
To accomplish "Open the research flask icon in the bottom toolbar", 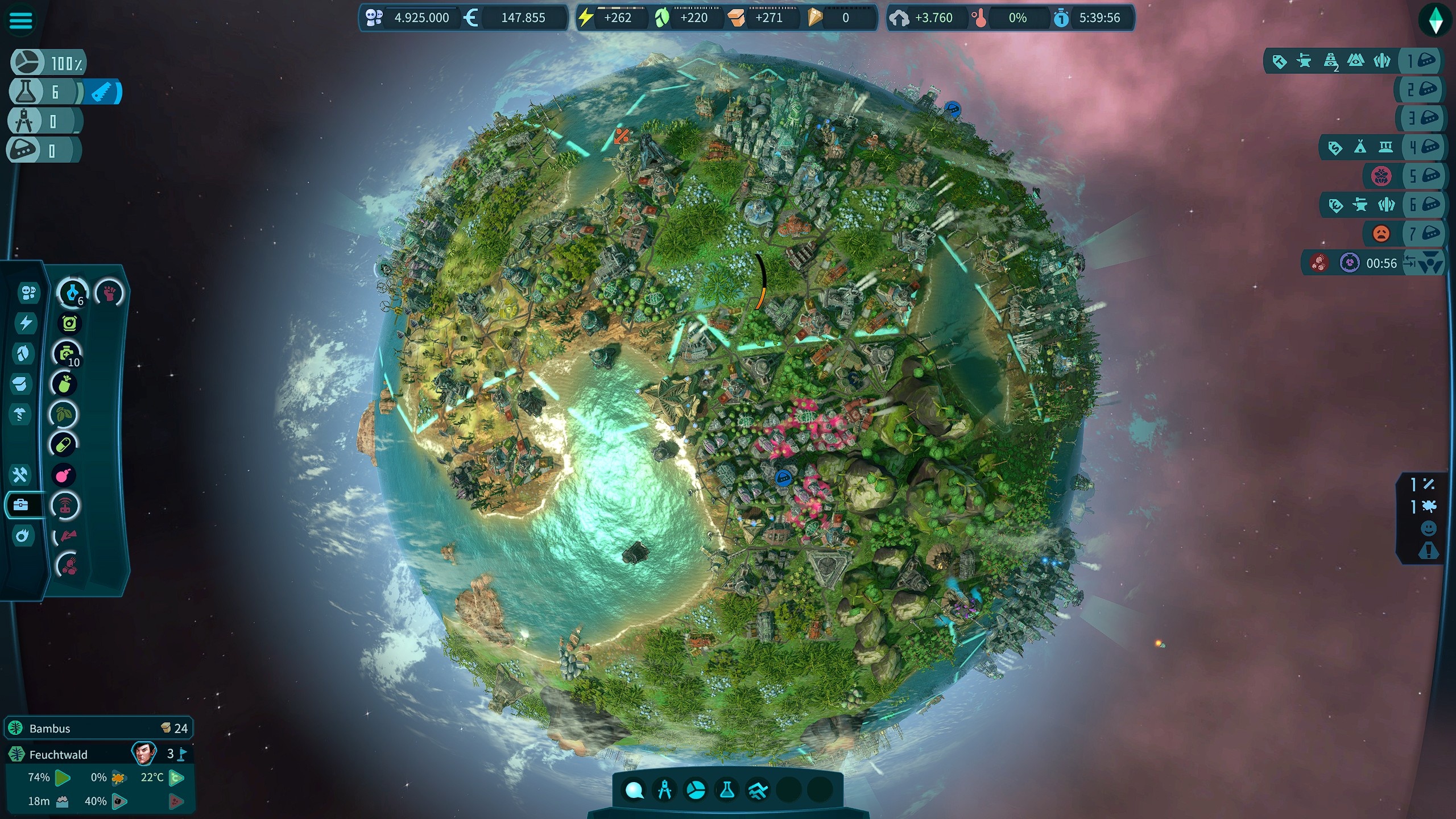I will tap(726, 789).
